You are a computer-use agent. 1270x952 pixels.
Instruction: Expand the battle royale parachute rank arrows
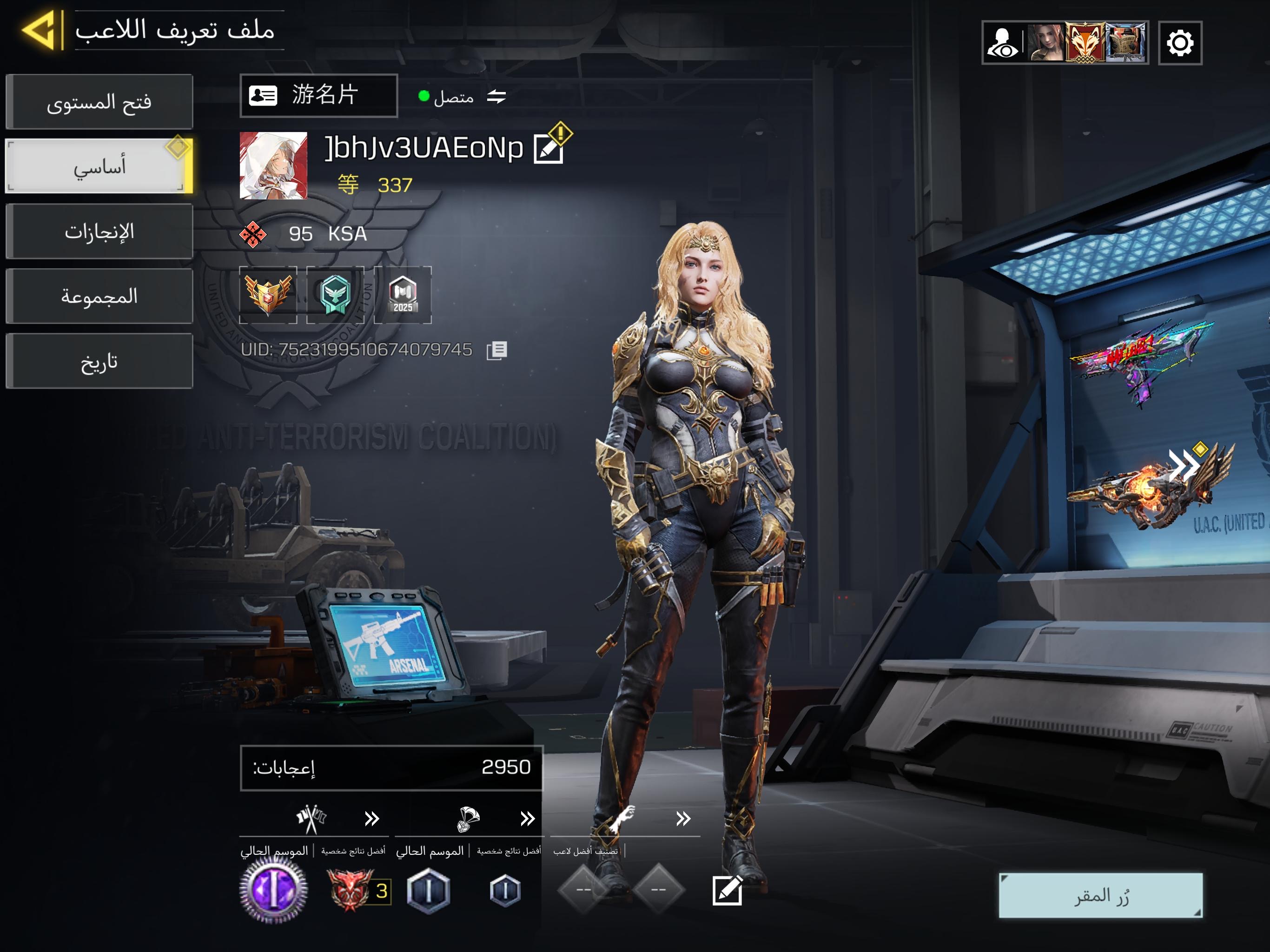click(528, 818)
